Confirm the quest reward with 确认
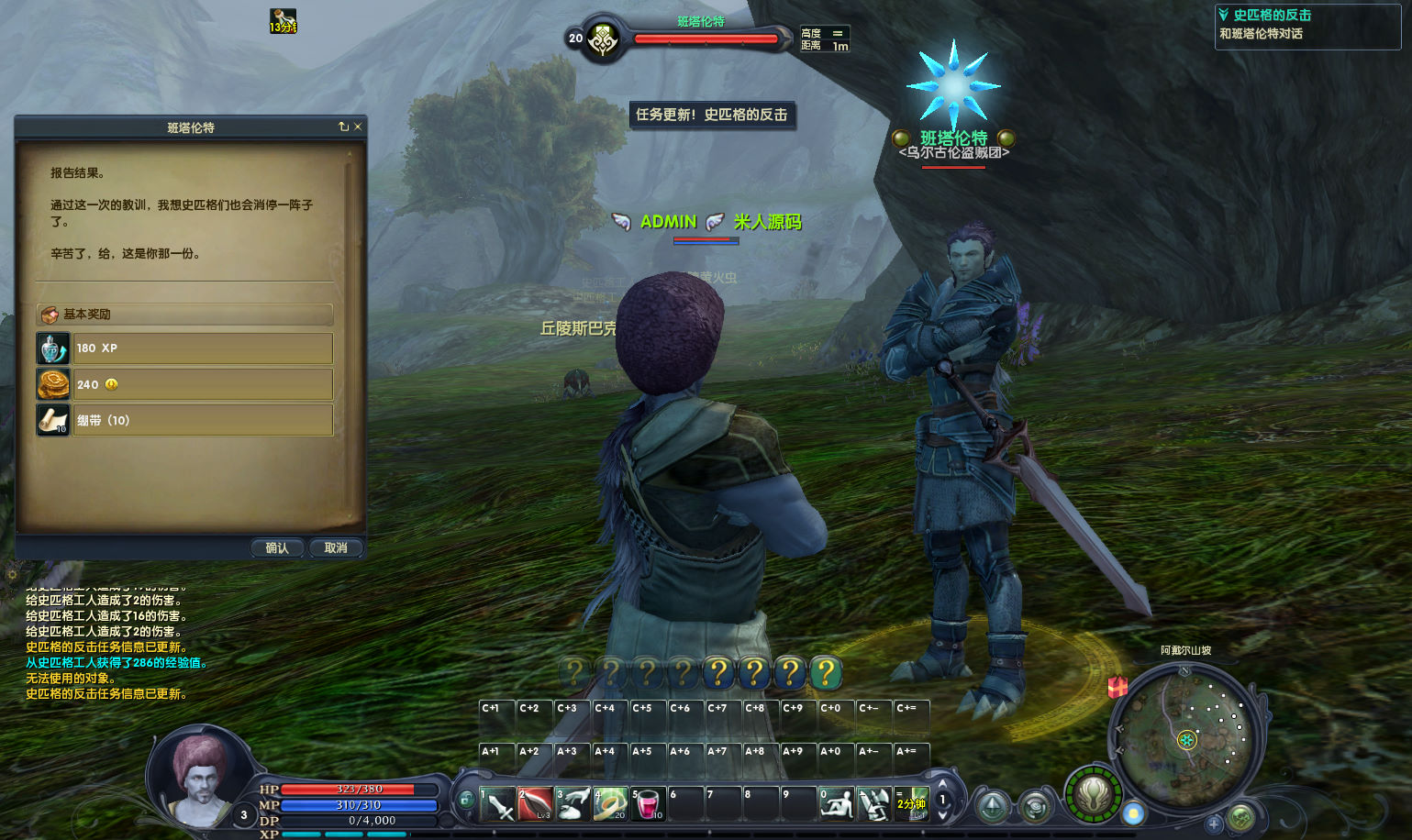Viewport: 1412px width, 840px height. pyautogui.click(x=277, y=547)
